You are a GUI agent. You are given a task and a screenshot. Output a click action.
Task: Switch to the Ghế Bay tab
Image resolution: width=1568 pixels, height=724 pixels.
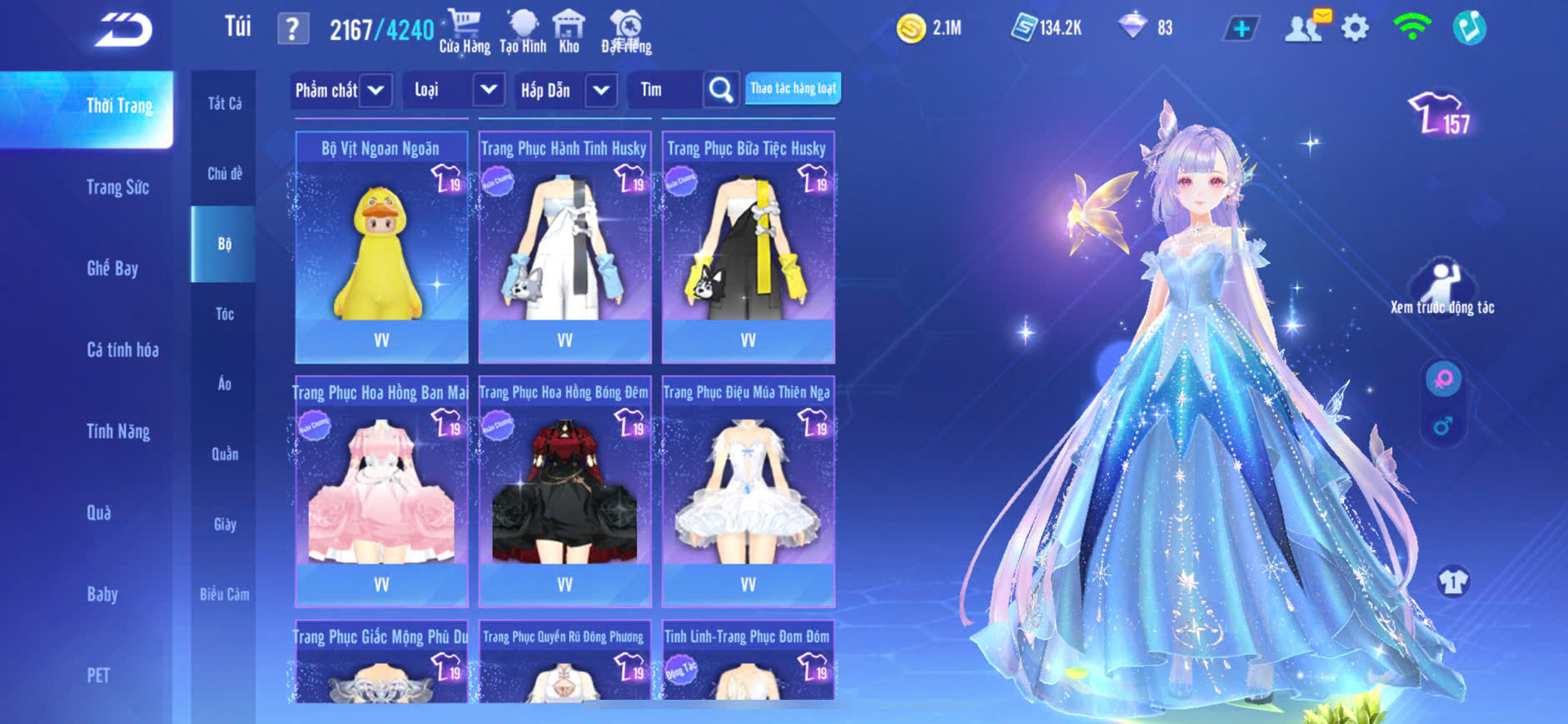tap(112, 268)
